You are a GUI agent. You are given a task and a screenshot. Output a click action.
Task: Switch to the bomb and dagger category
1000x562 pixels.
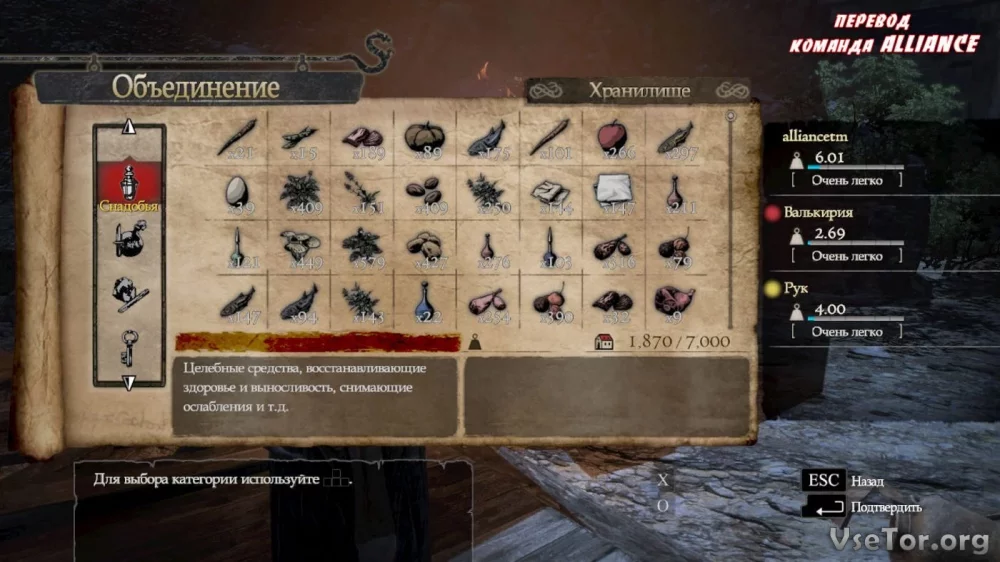(x=129, y=241)
